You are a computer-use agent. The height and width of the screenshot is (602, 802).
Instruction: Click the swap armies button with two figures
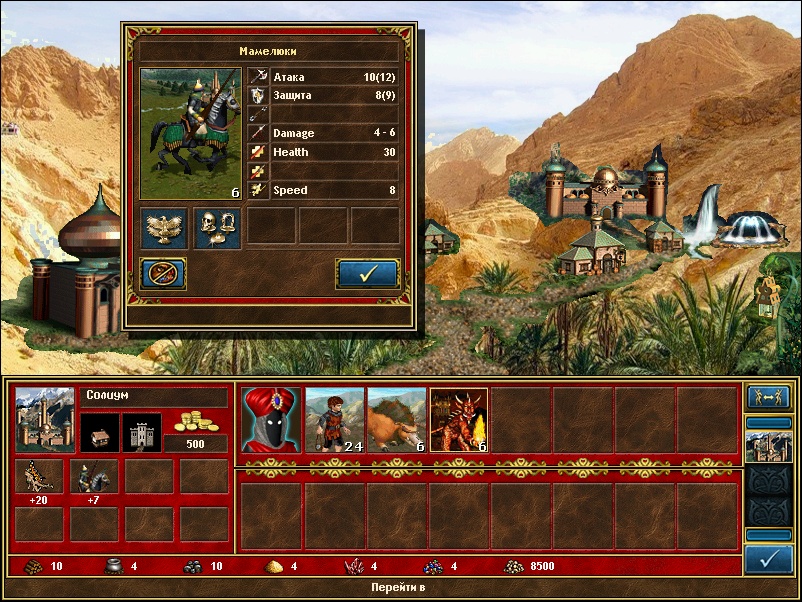768,397
